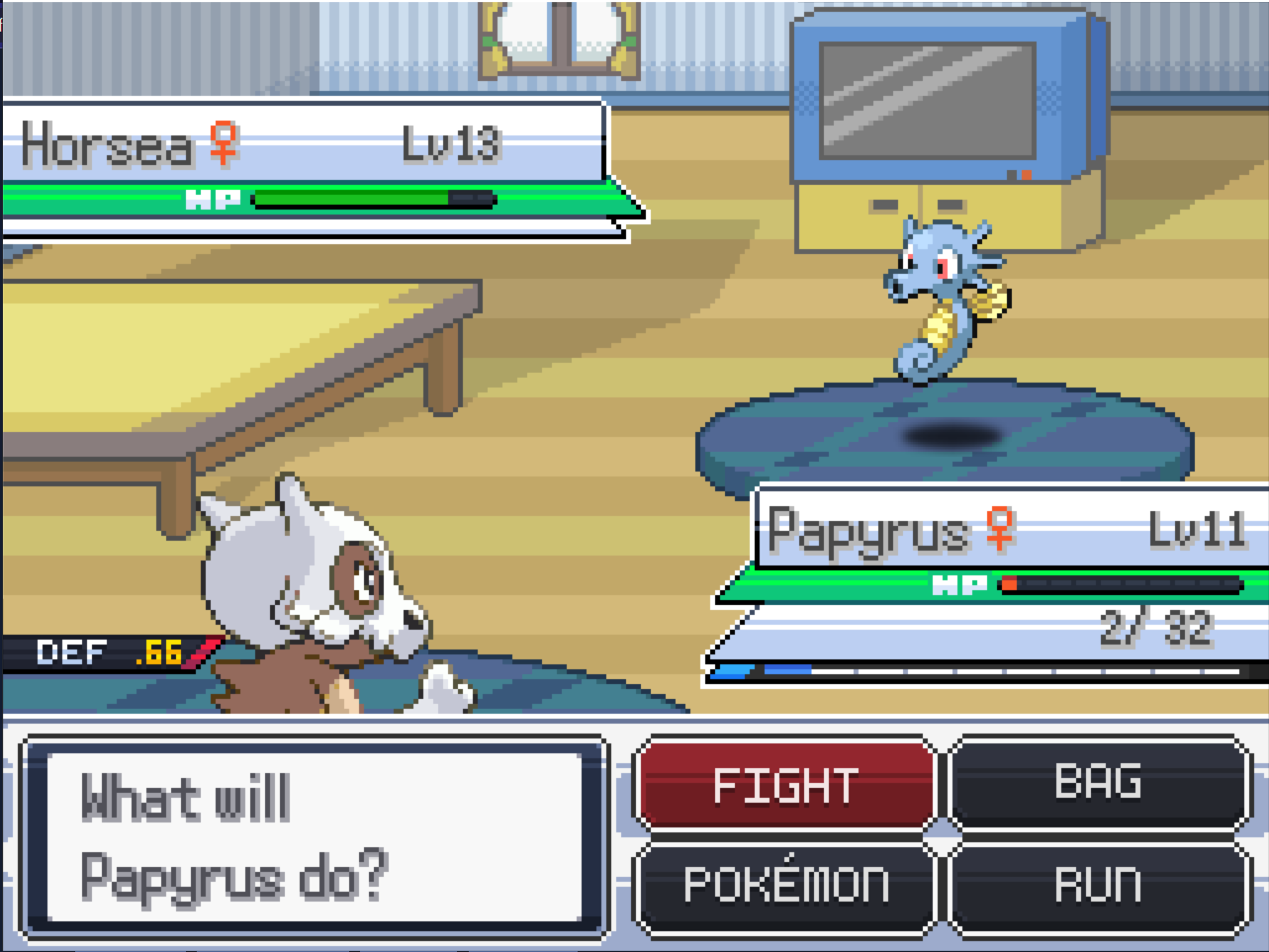Open the BAG menu
This screenshot has width=1269, height=952.
(1098, 783)
